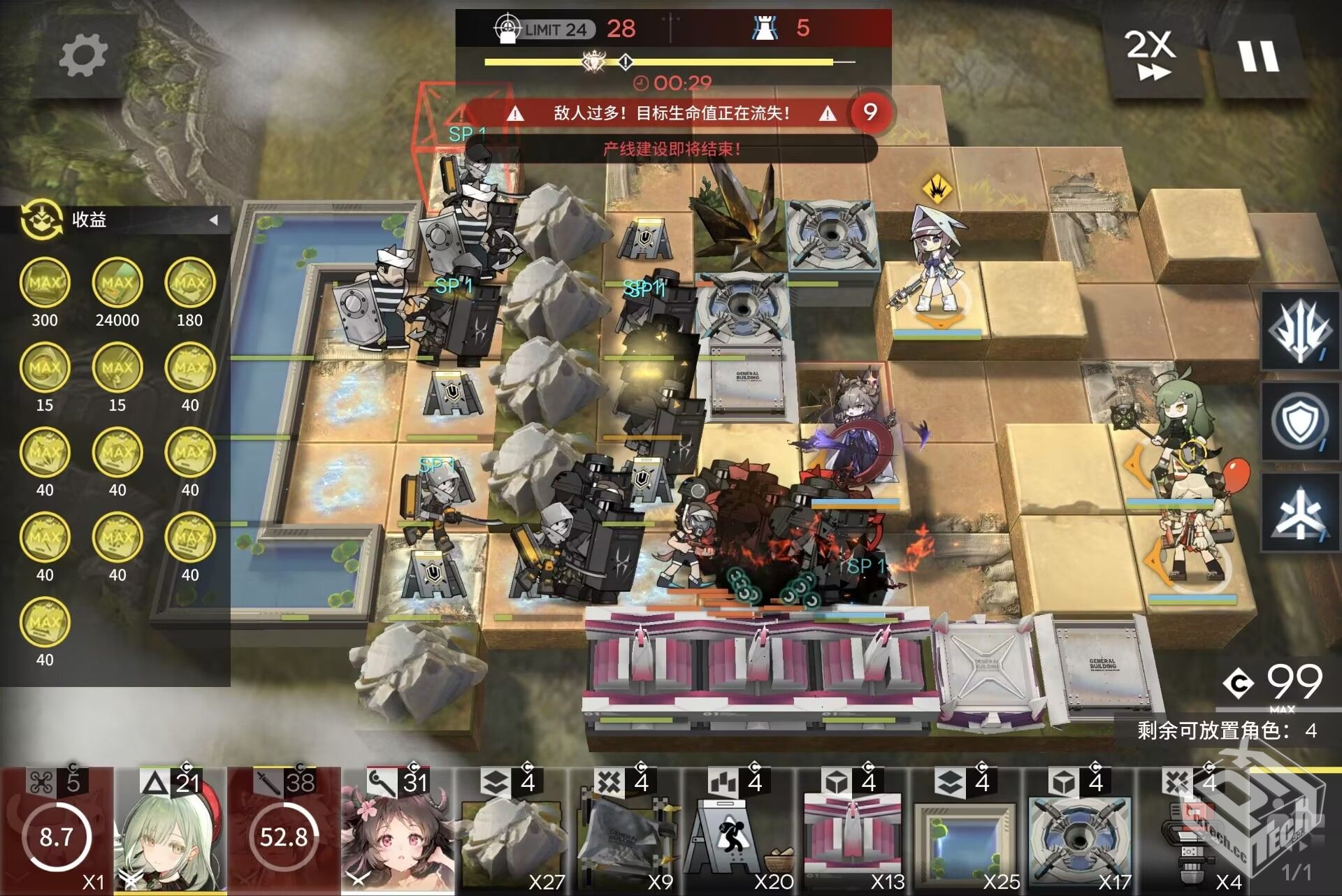Activate the three-pointed star skill icon
Screen dimensions: 1342x896
(1299, 513)
